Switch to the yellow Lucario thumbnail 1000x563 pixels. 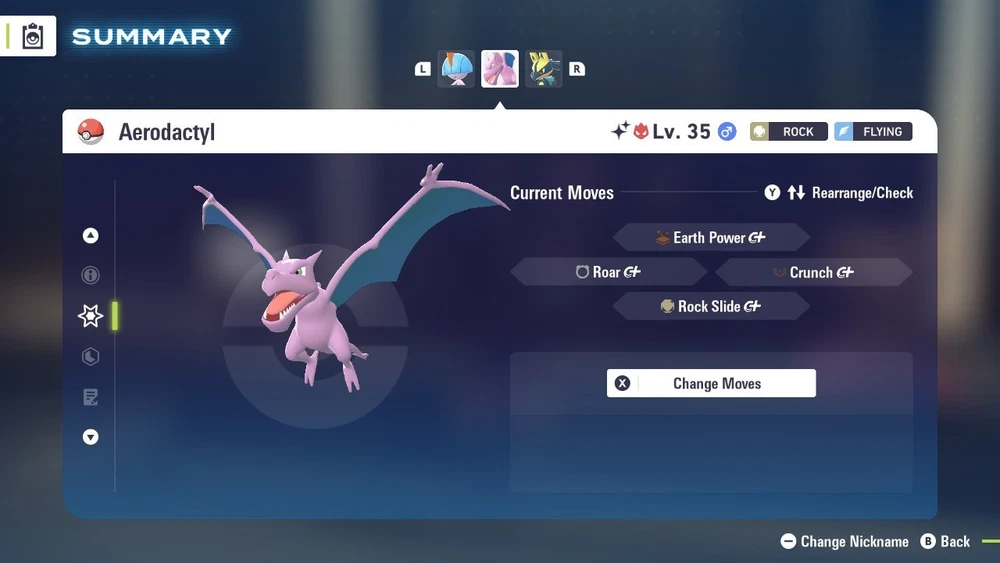[543, 69]
